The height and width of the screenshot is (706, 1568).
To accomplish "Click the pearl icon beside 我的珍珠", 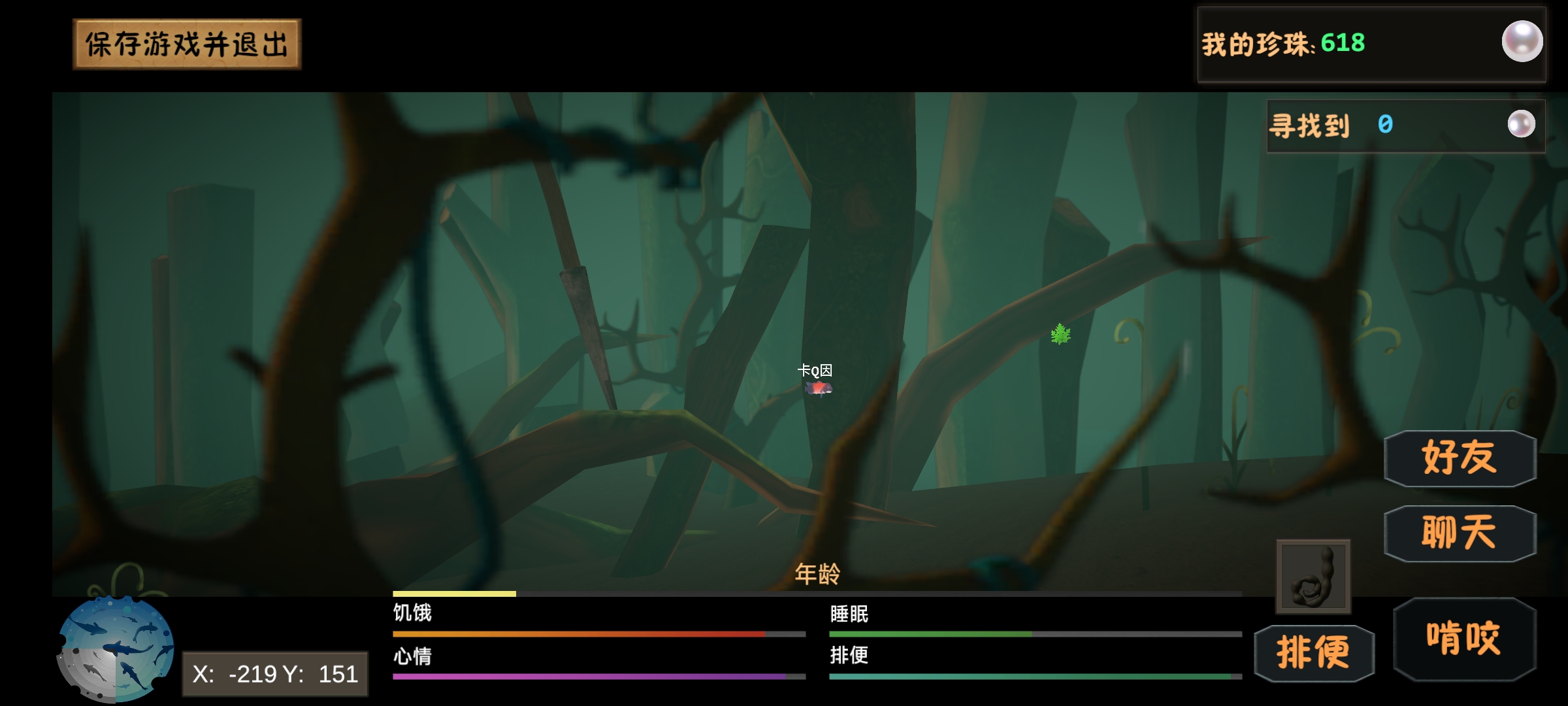I will pyautogui.click(x=1522, y=42).
